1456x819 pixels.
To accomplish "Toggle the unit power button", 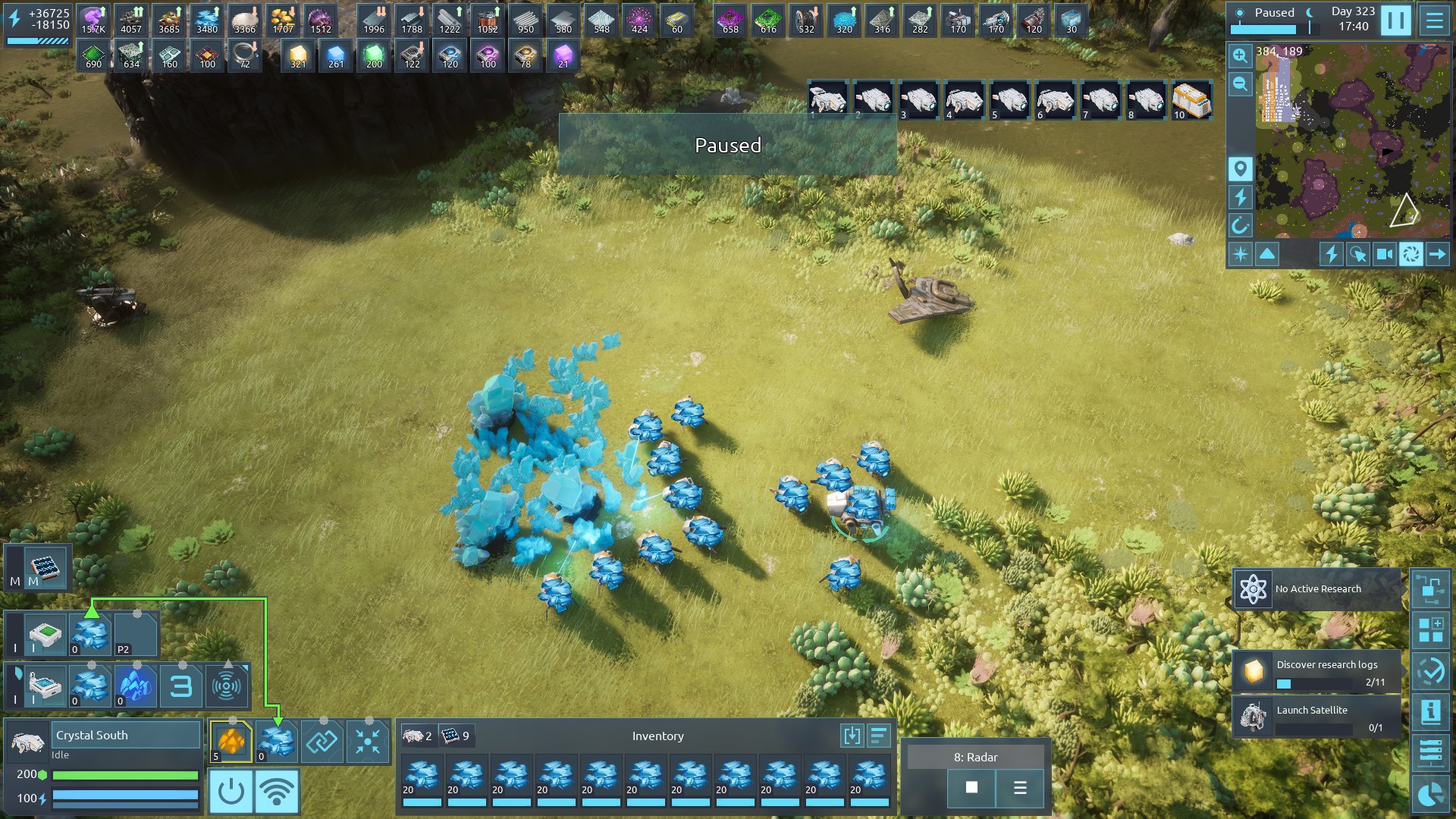I will (231, 792).
